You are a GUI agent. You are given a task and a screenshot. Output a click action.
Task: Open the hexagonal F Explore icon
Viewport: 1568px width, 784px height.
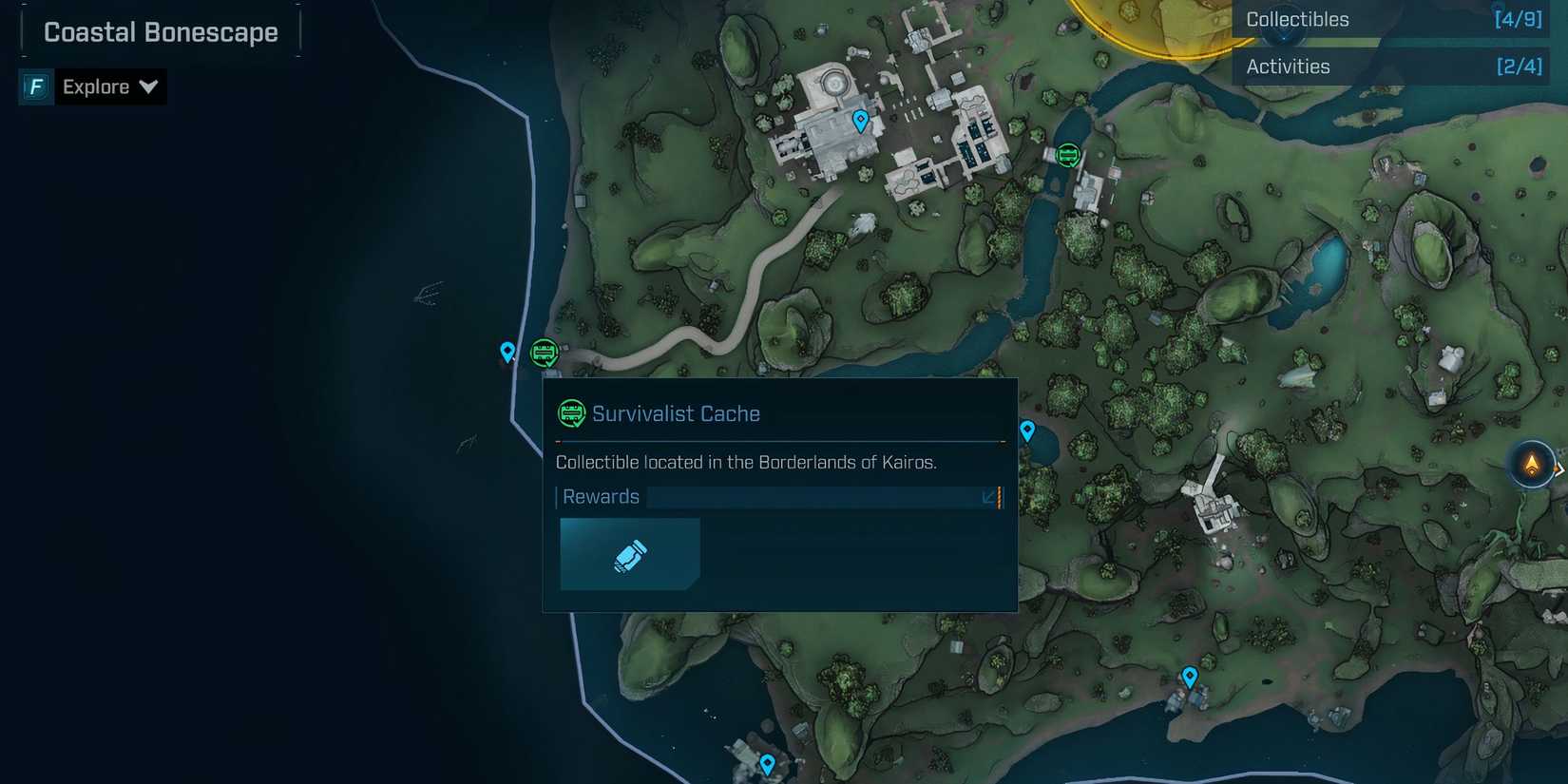34,86
